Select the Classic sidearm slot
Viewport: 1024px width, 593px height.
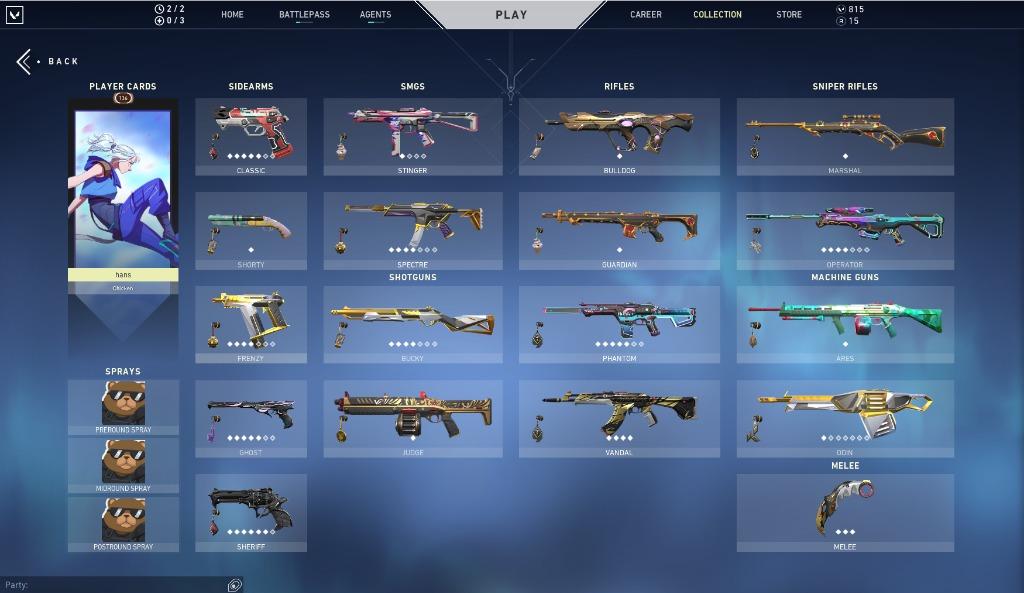click(251, 136)
